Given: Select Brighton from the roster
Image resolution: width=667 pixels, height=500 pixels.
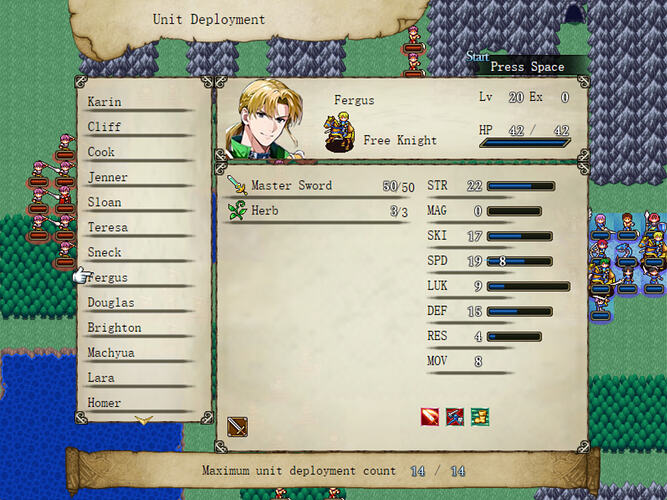Looking at the screenshot, I should (x=114, y=327).
